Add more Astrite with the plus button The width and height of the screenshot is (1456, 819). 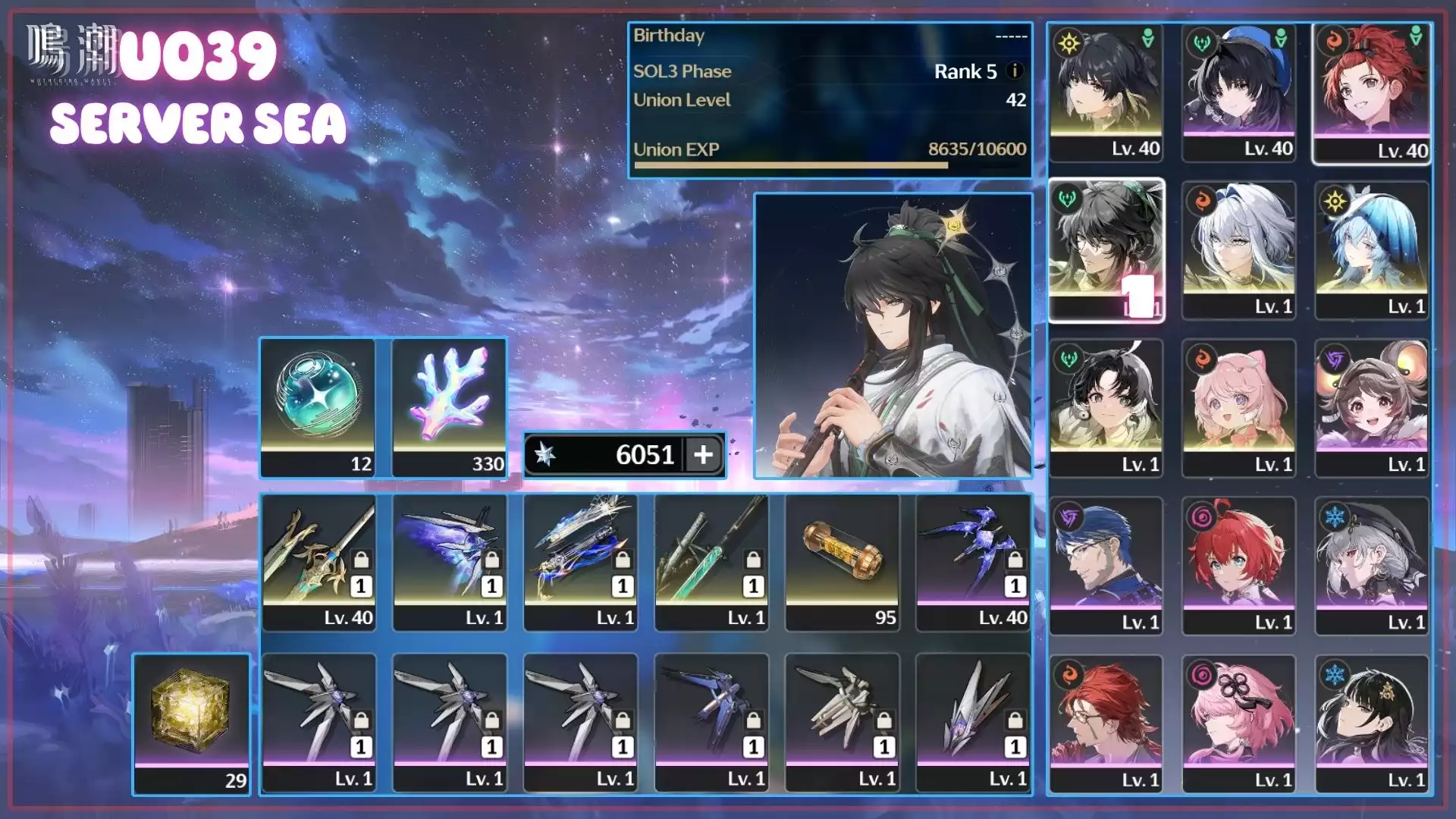tap(703, 455)
